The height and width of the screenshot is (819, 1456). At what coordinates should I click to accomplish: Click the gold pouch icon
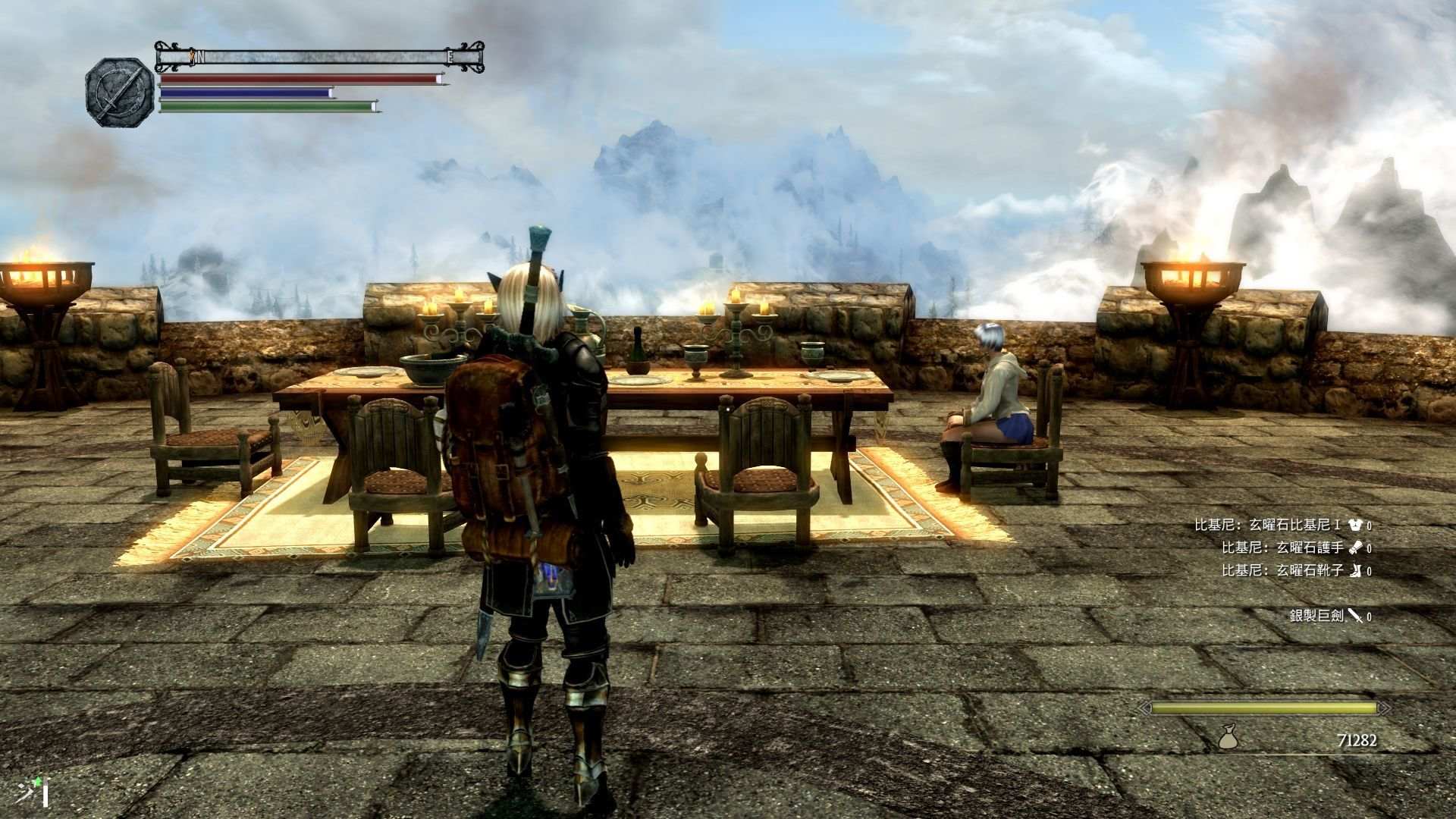pyautogui.click(x=1228, y=736)
